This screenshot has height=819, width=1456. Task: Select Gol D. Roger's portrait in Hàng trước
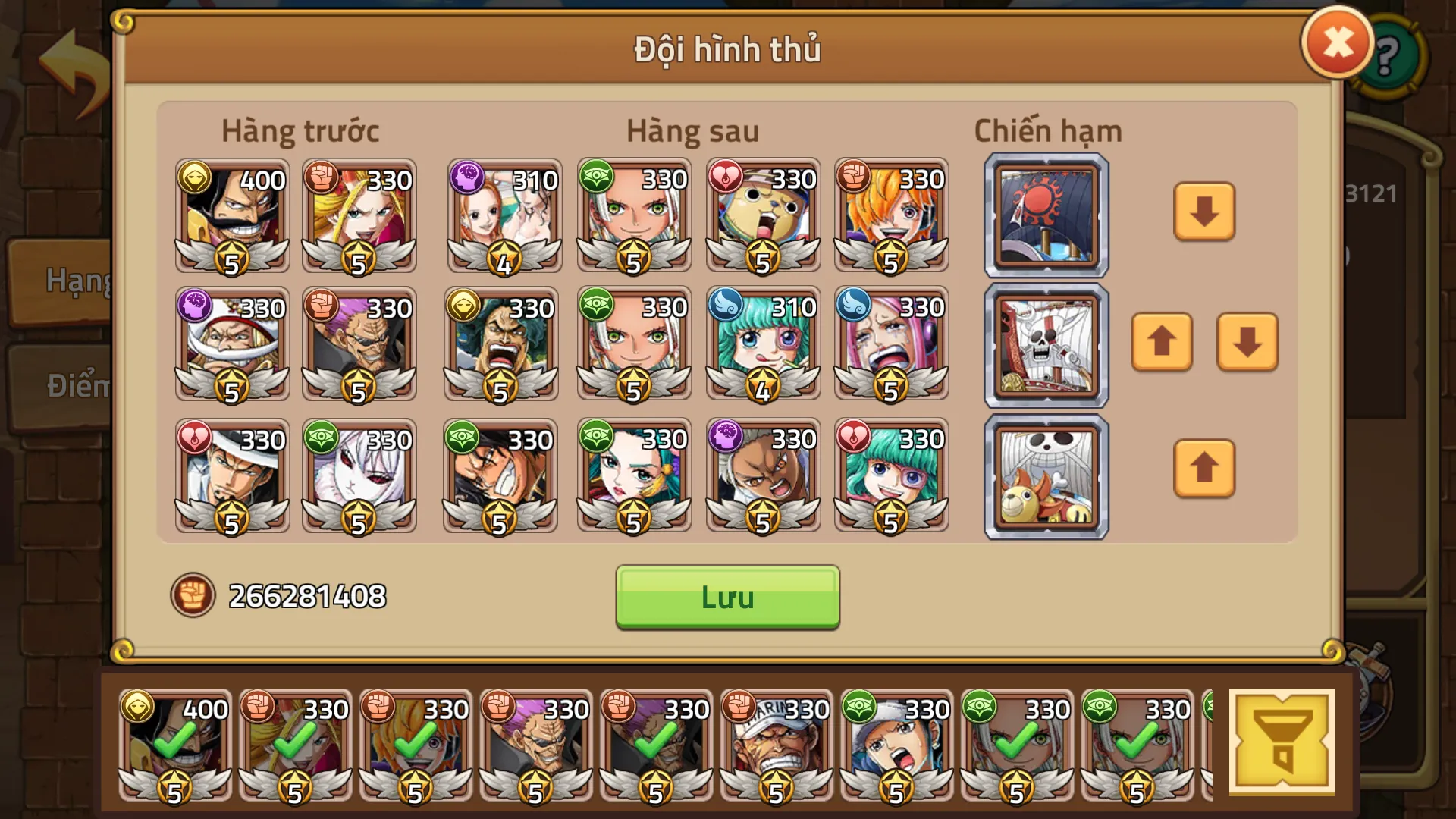tap(231, 216)
